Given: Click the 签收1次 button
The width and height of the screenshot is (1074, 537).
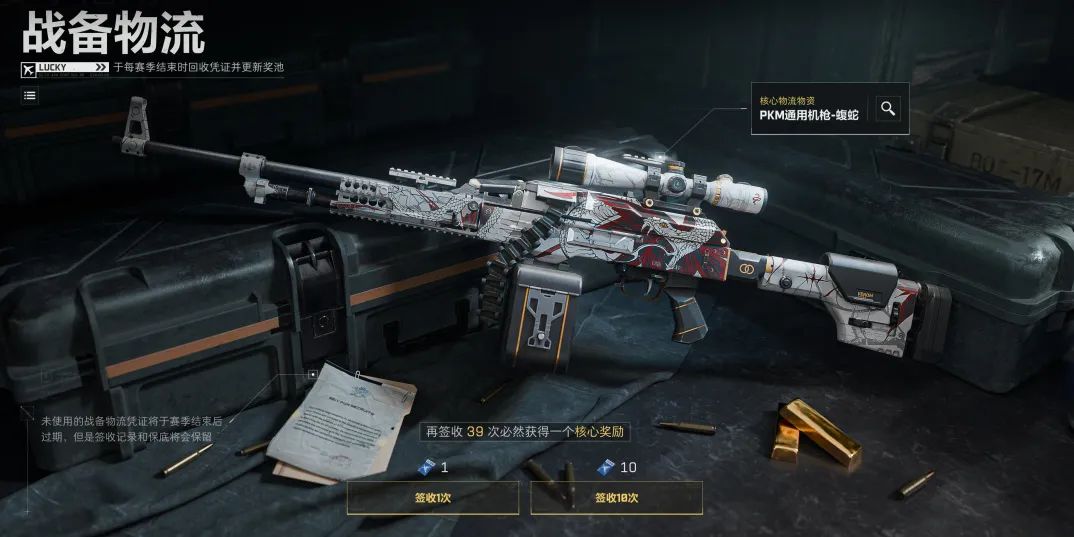Looking at the screenshot, I should [x=432, y=497].
